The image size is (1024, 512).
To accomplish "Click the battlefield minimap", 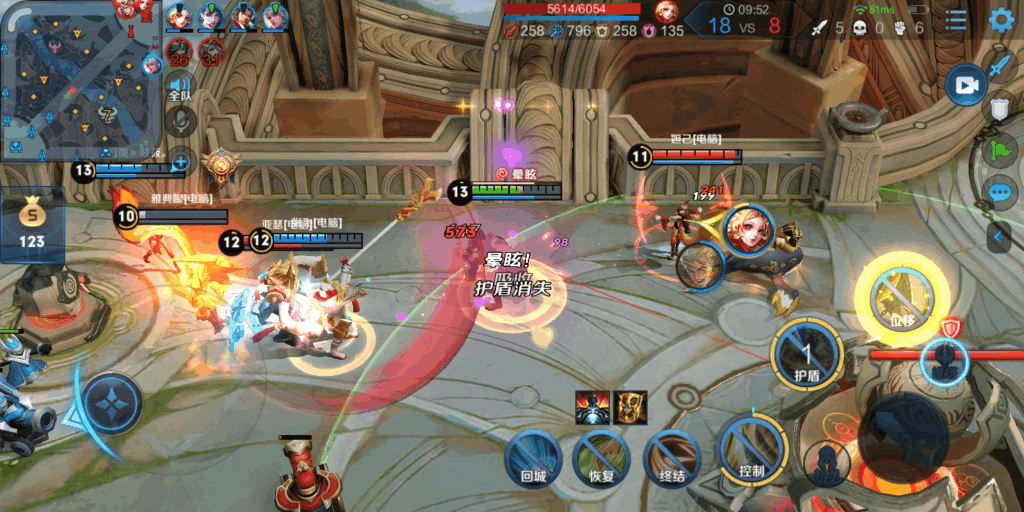I will 82,78.
